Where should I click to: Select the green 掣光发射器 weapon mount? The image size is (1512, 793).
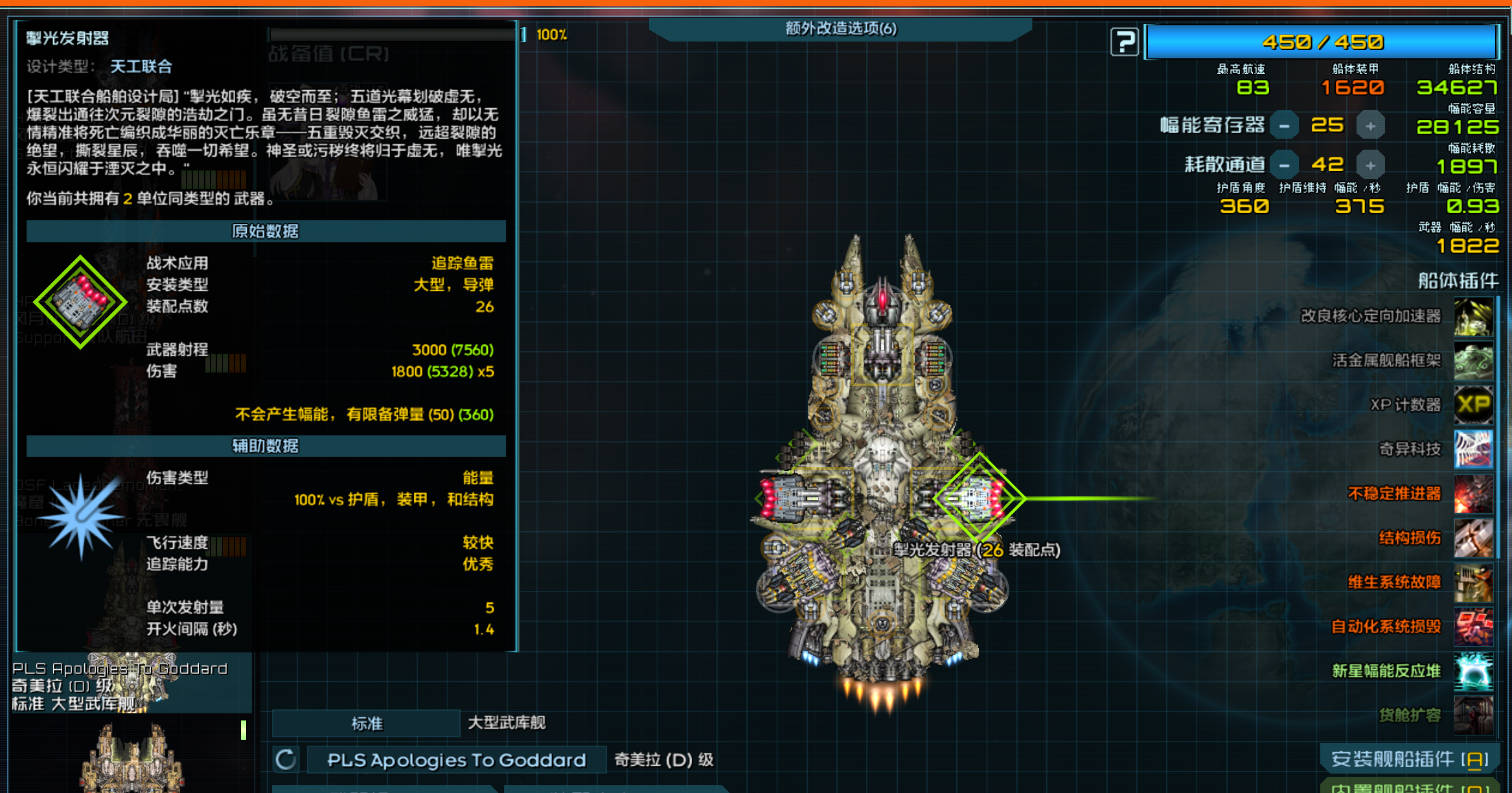click(979, 498)
